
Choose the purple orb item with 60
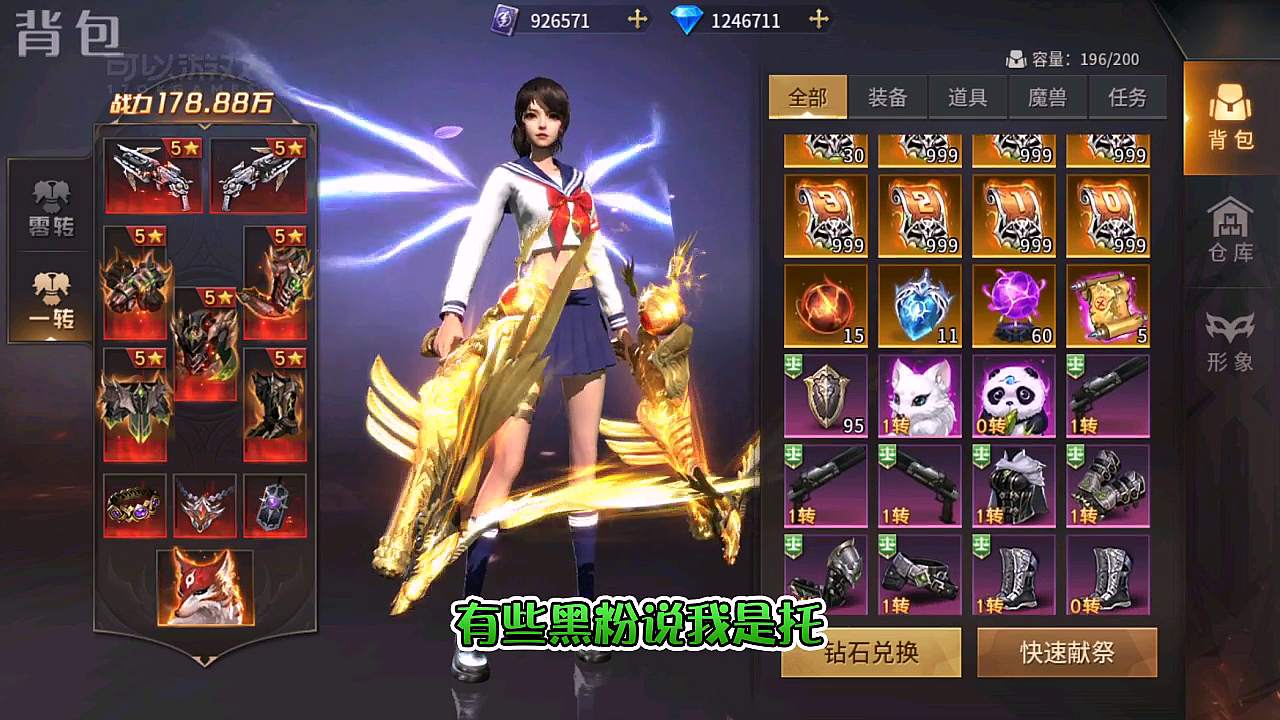1014,306
